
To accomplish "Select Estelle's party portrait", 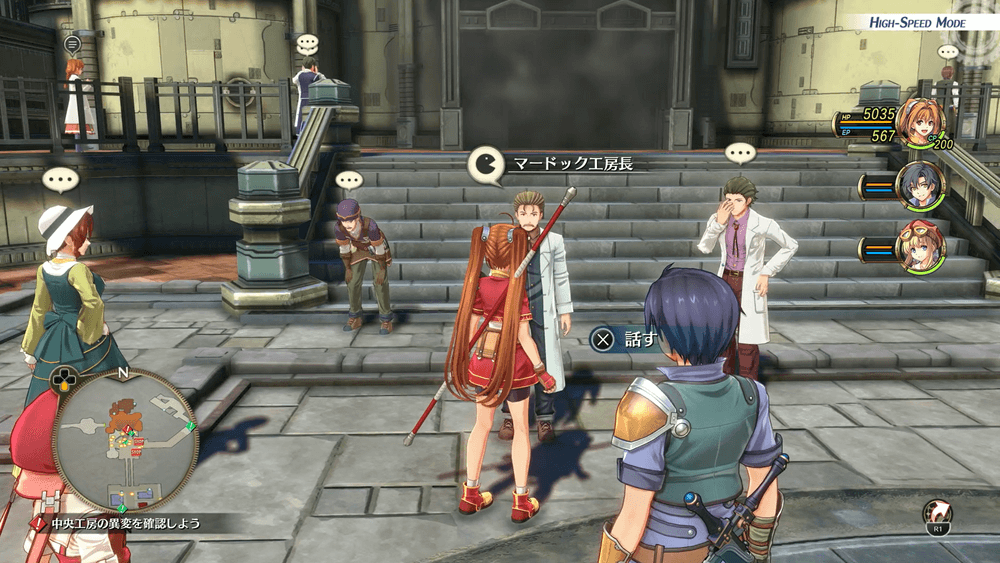I will pyautogui.click(x=921, y=122).
